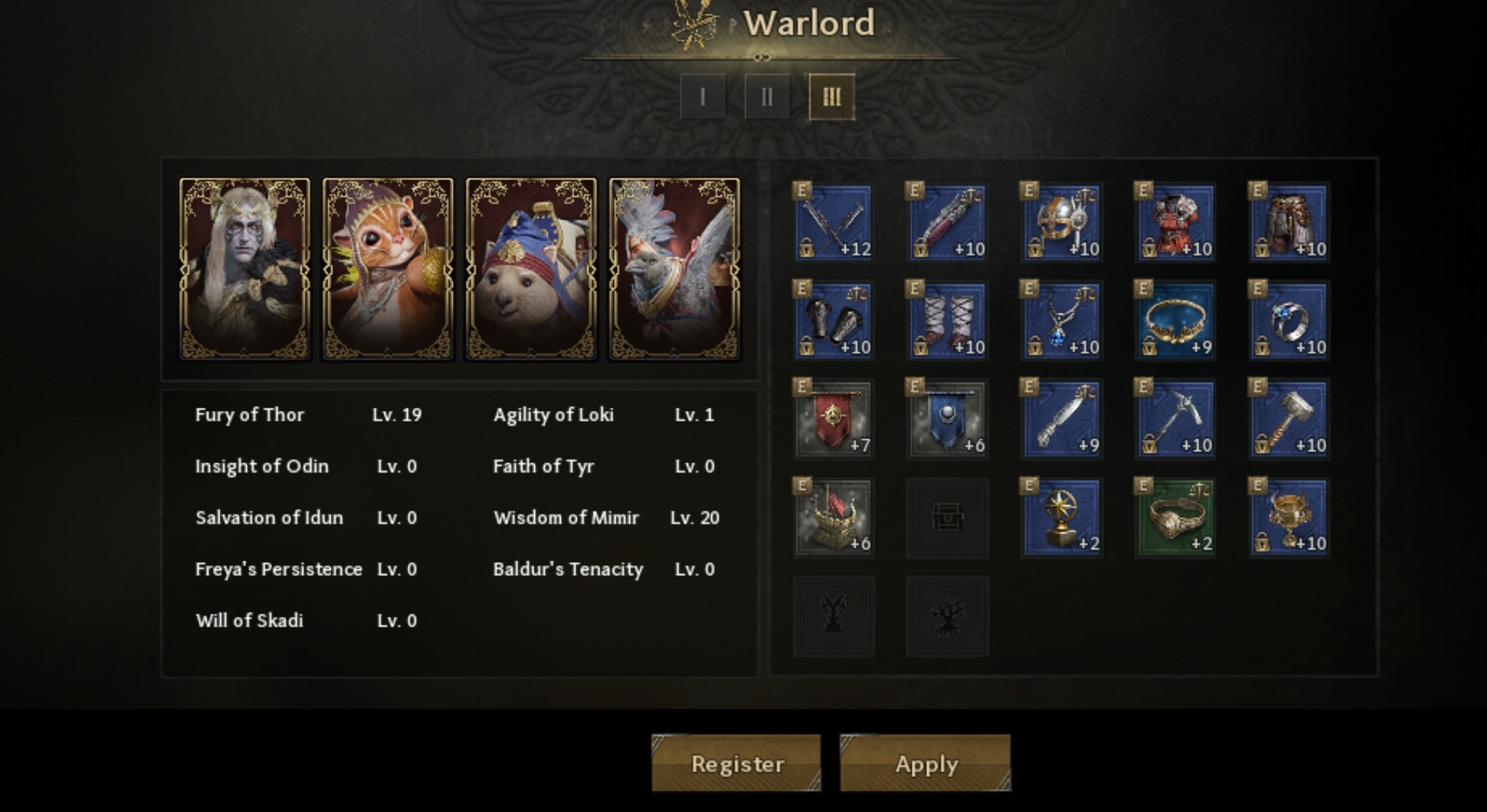Select the +9 gold bracelet slot

(x=1175, y=321)
